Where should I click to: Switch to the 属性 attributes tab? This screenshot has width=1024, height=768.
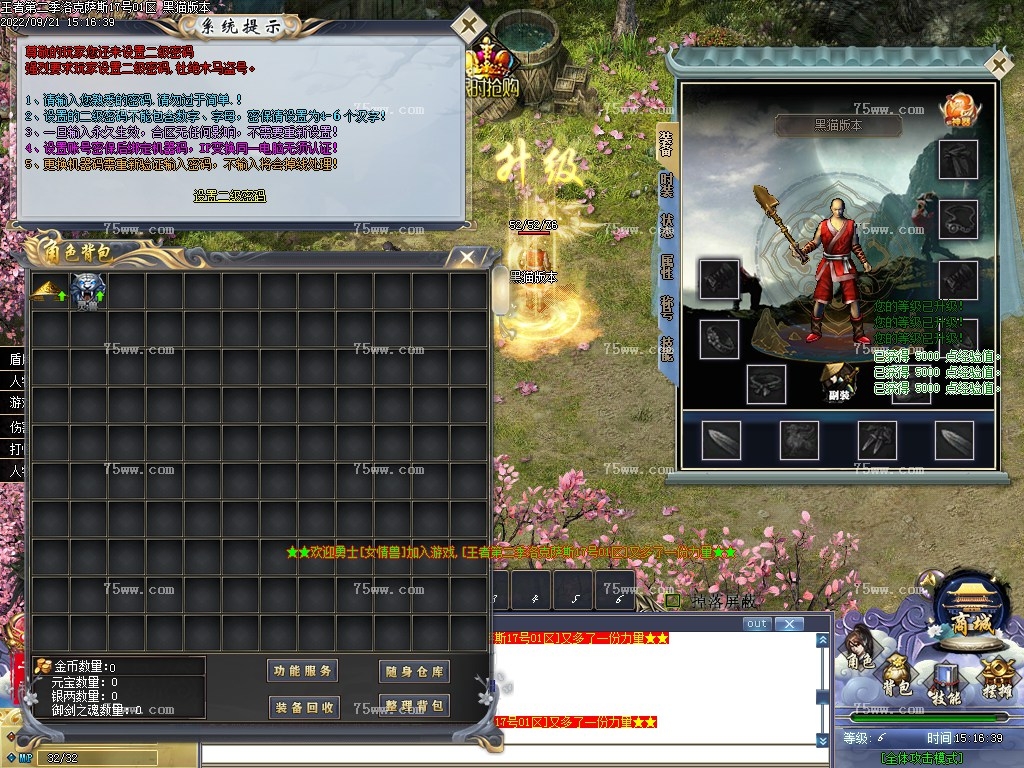click(x=666, y=266)
